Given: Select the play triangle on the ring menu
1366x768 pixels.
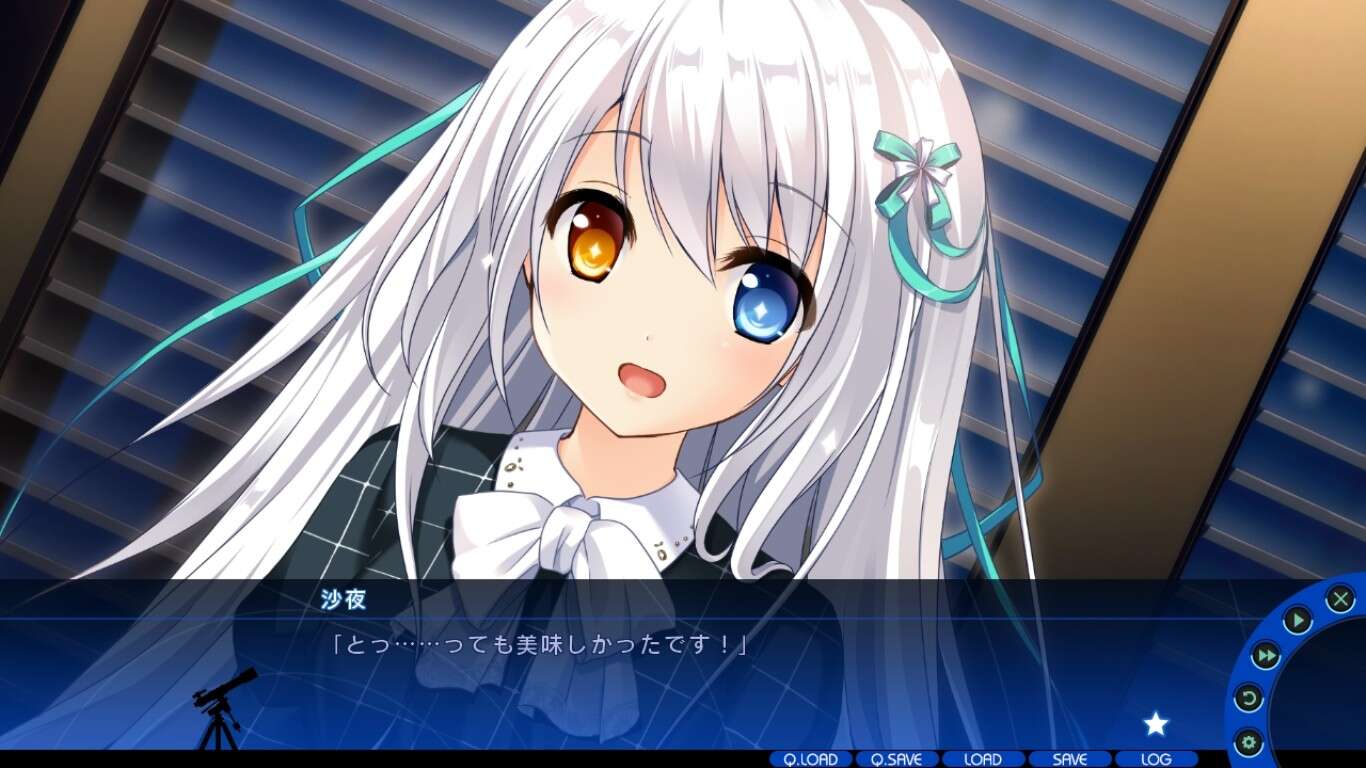Looking at the screenshot, I should tap(1297, 619).
